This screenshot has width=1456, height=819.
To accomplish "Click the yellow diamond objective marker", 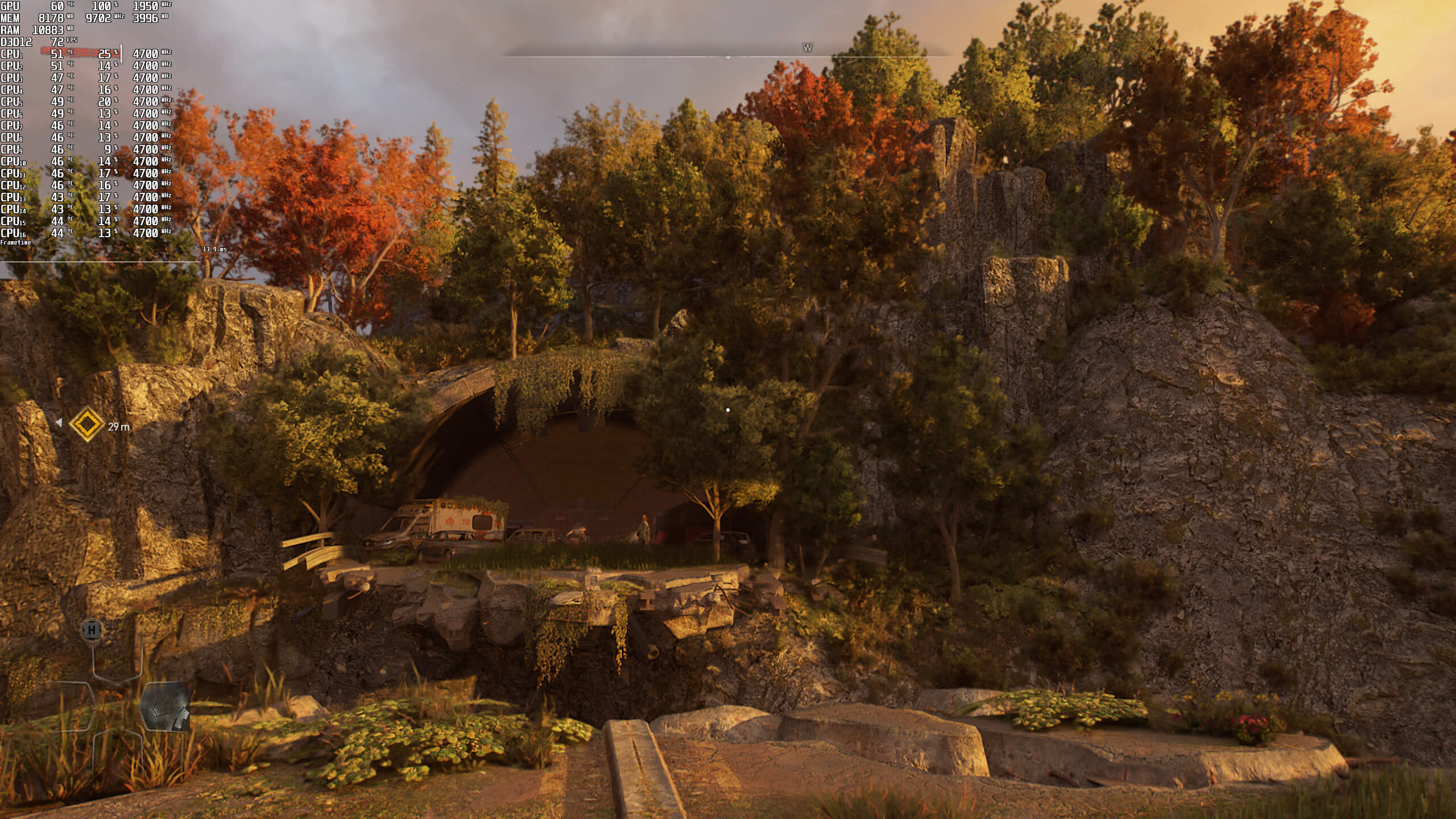I will (86, 424).
